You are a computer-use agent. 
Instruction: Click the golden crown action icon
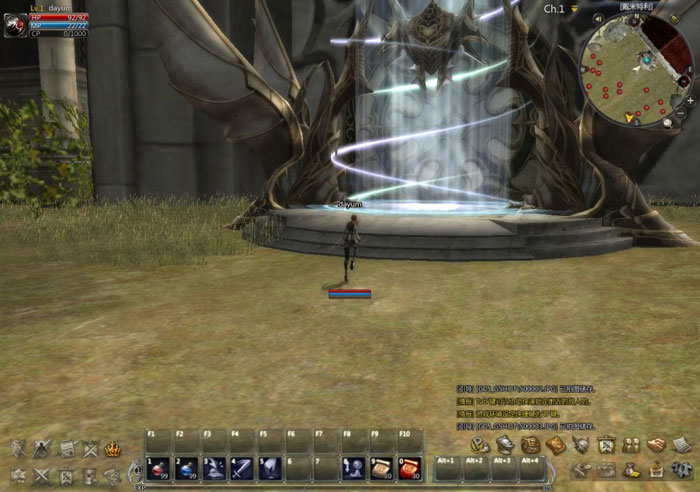click(x=113, y=449)
